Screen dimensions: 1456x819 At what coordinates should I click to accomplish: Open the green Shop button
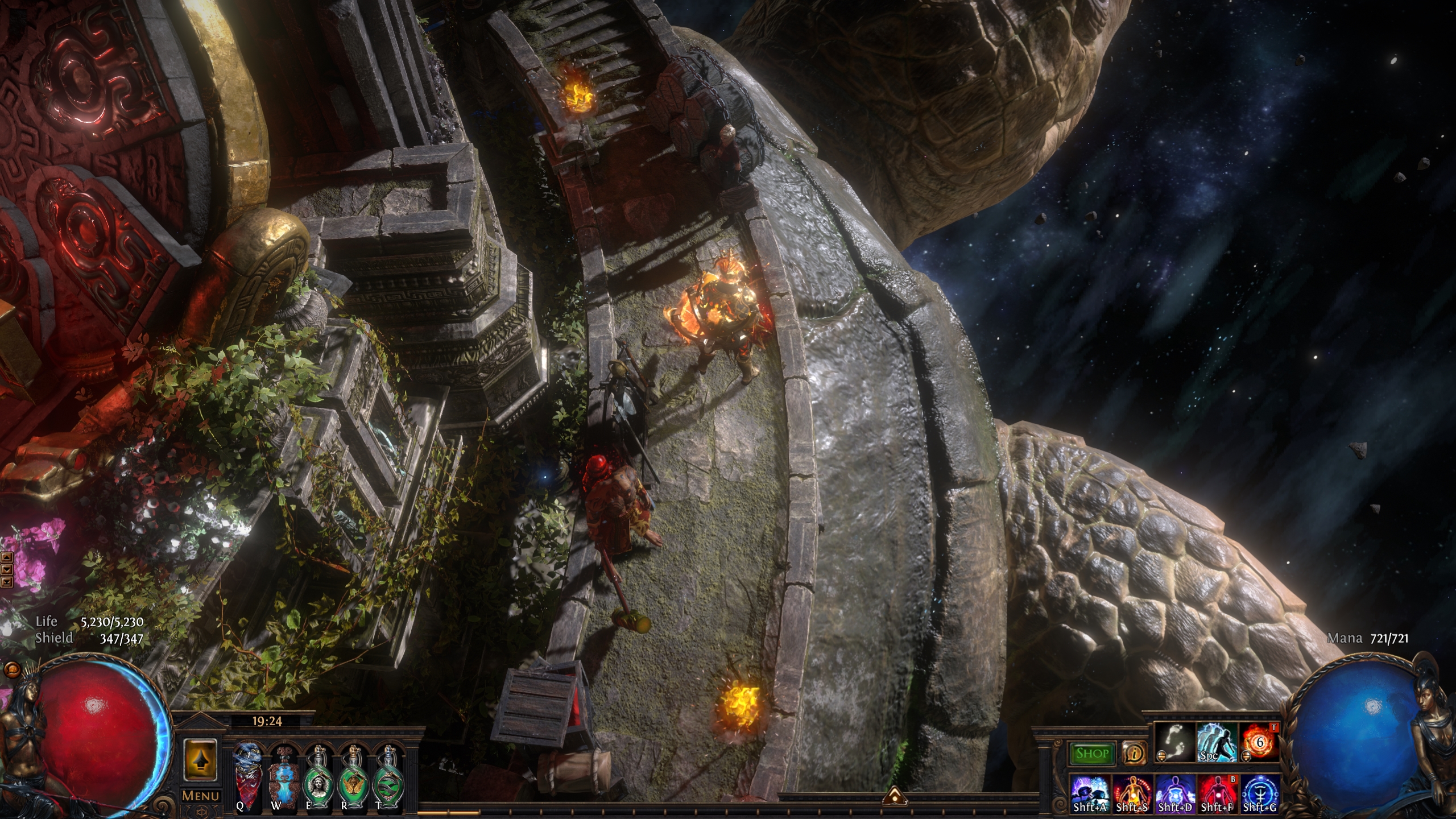point(1092,754)
